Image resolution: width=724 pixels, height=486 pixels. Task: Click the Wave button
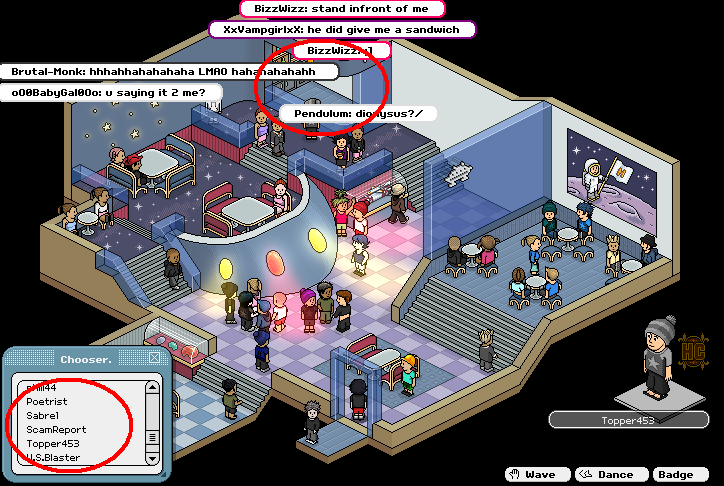536,474
